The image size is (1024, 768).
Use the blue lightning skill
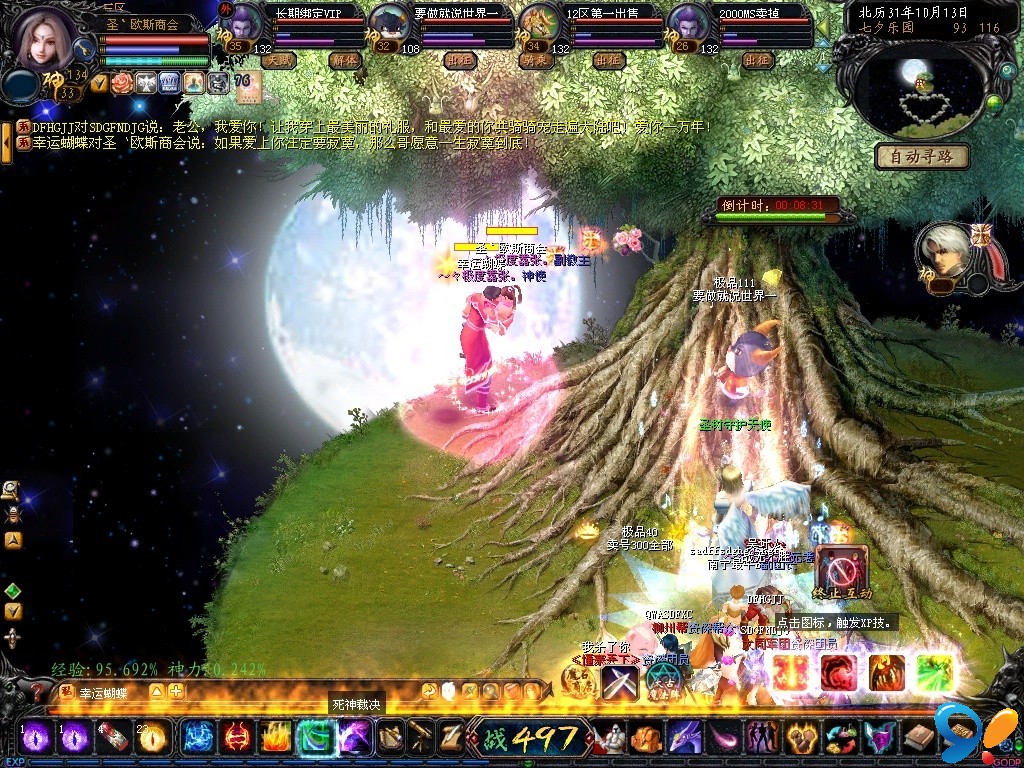click(198, 737)
